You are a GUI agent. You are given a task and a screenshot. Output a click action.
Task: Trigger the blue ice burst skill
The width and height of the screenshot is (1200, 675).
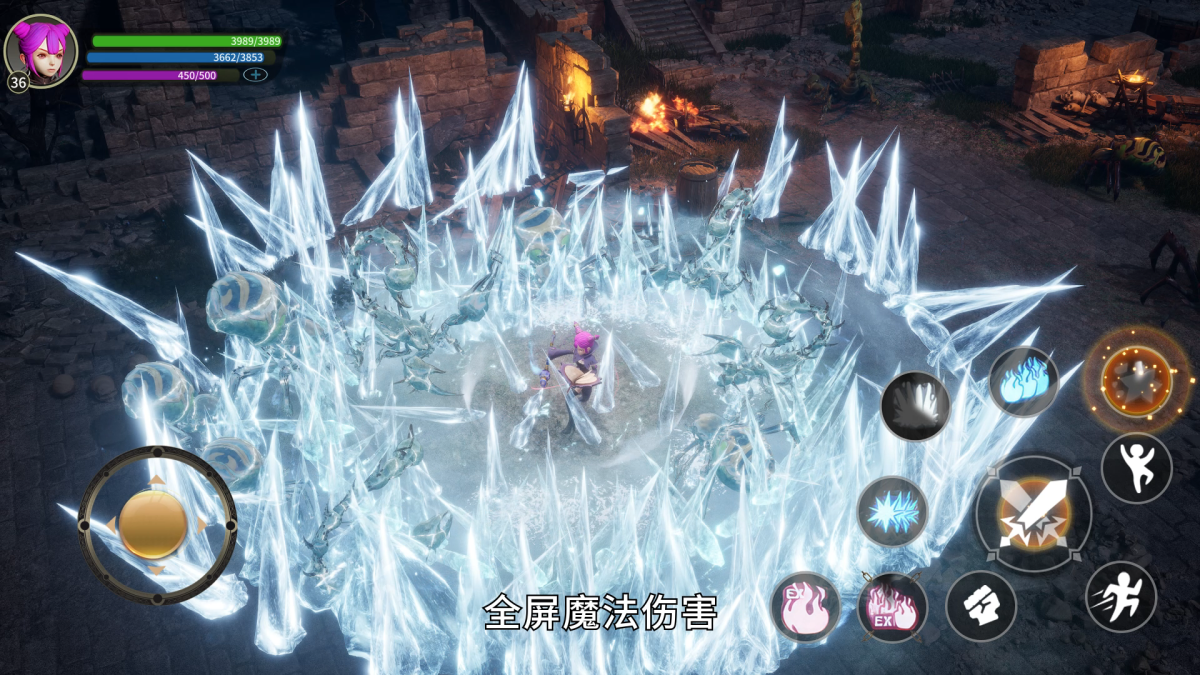[892, 511]
